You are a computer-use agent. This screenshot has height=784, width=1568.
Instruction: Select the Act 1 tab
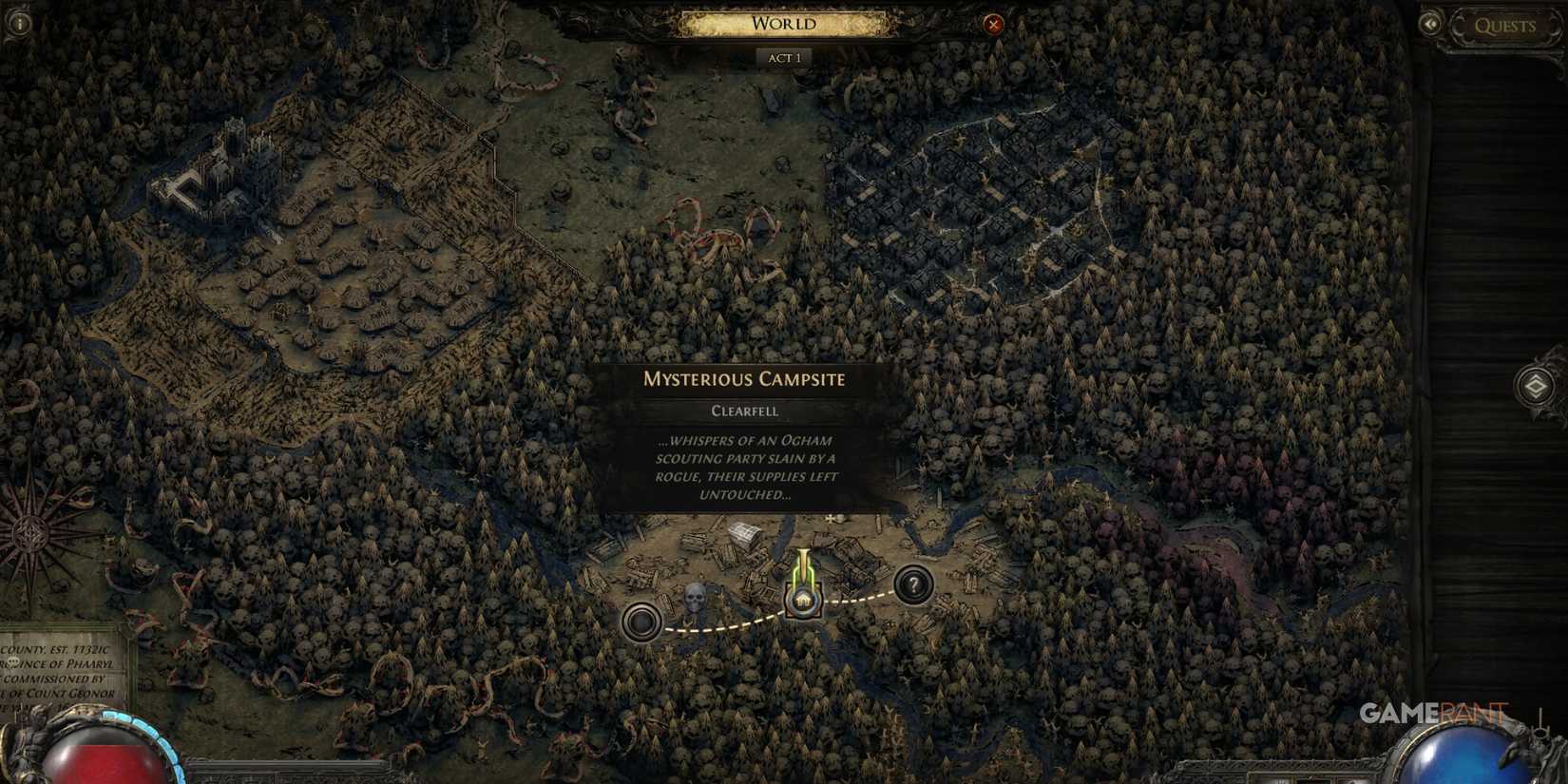[785, 57]
